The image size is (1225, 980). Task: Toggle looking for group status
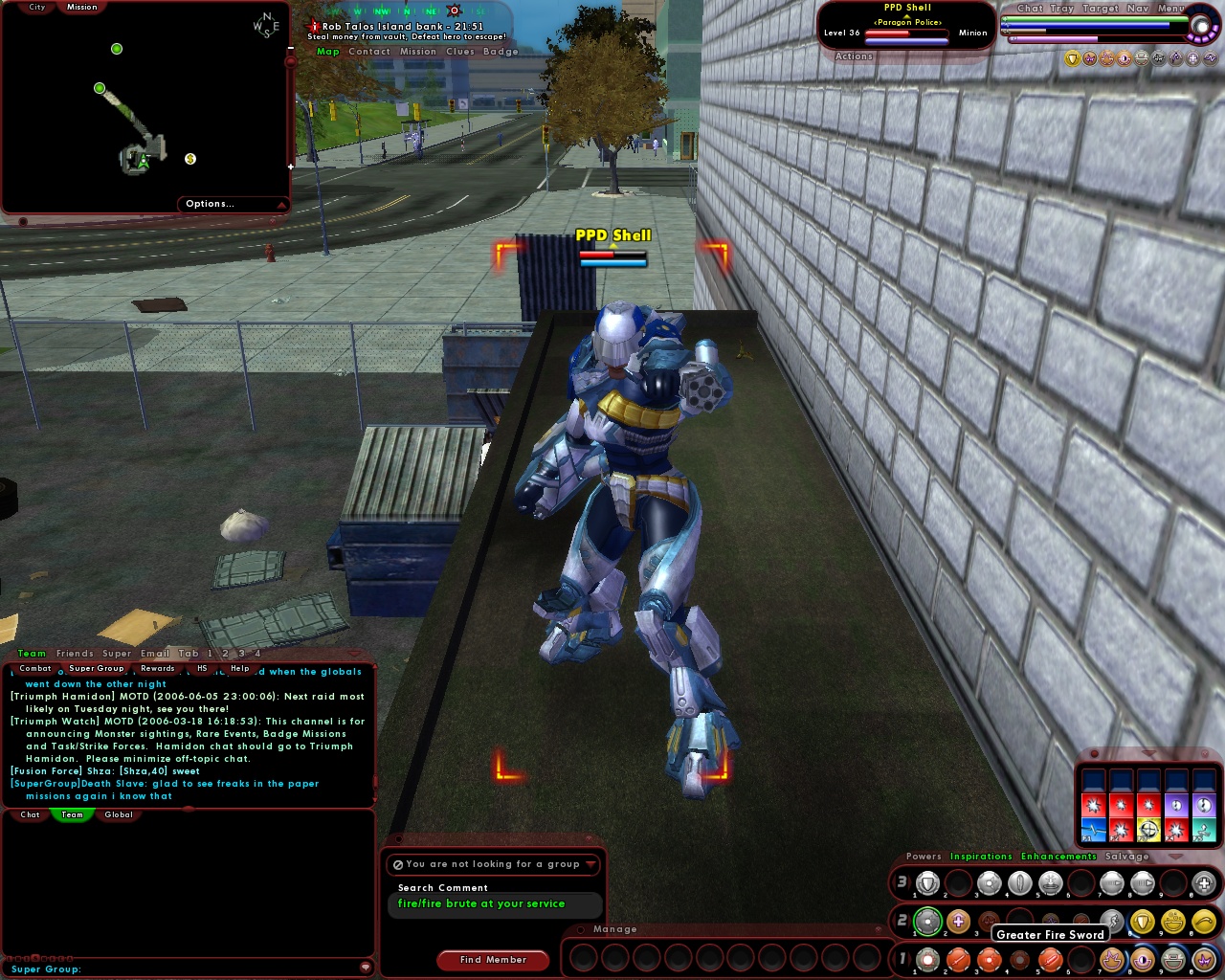coord(492,864)
